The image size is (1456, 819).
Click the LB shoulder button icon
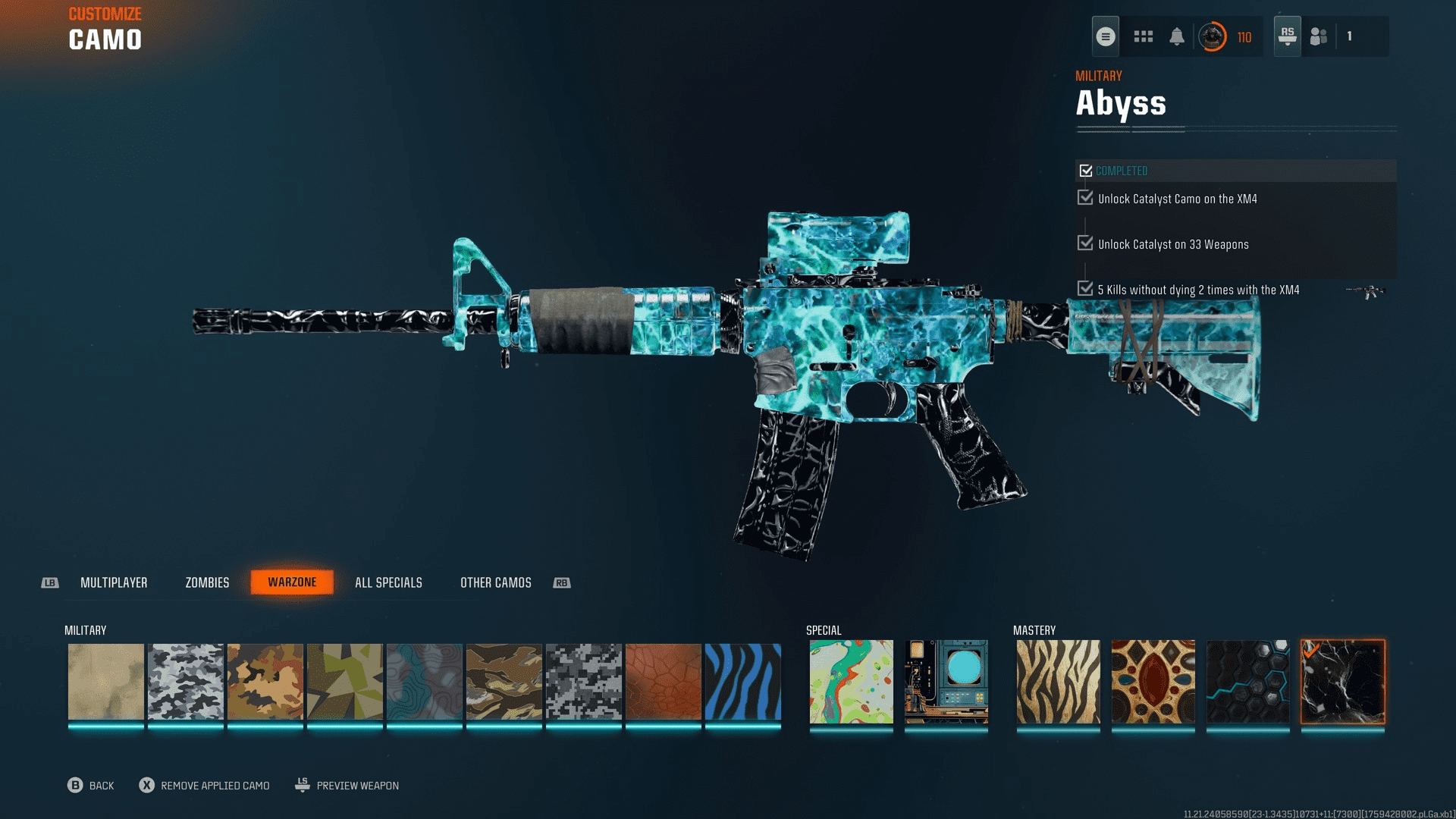(49, 582)
